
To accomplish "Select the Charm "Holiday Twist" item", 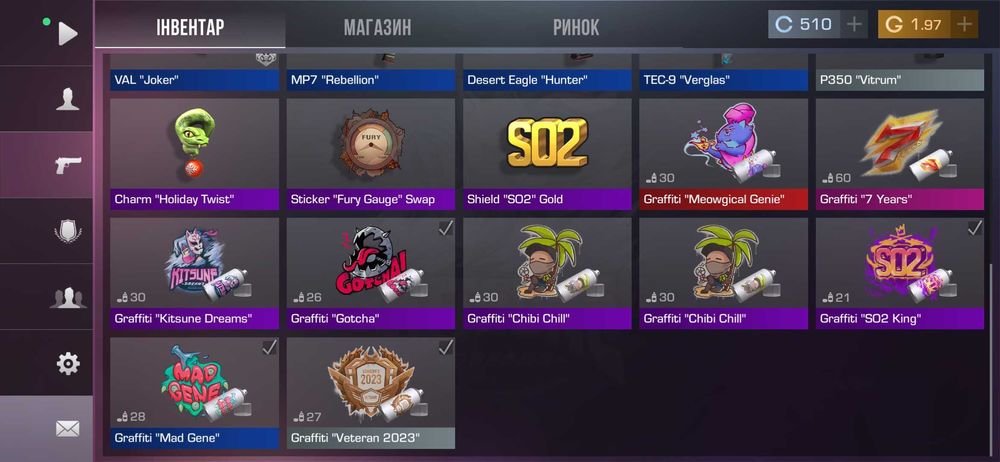I will [194, 153].
